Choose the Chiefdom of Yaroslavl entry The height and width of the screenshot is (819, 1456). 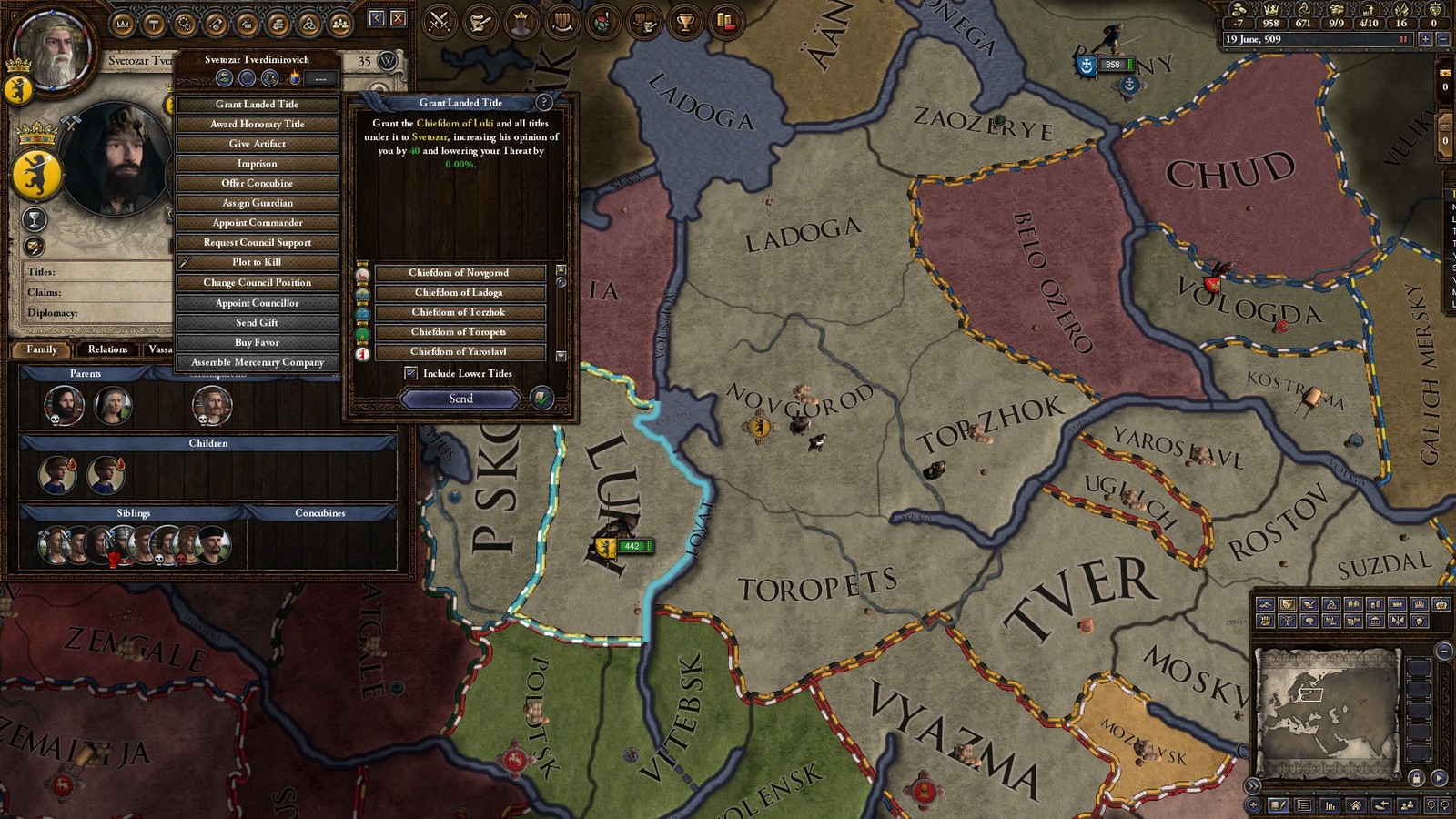click(x=459, y=351)
